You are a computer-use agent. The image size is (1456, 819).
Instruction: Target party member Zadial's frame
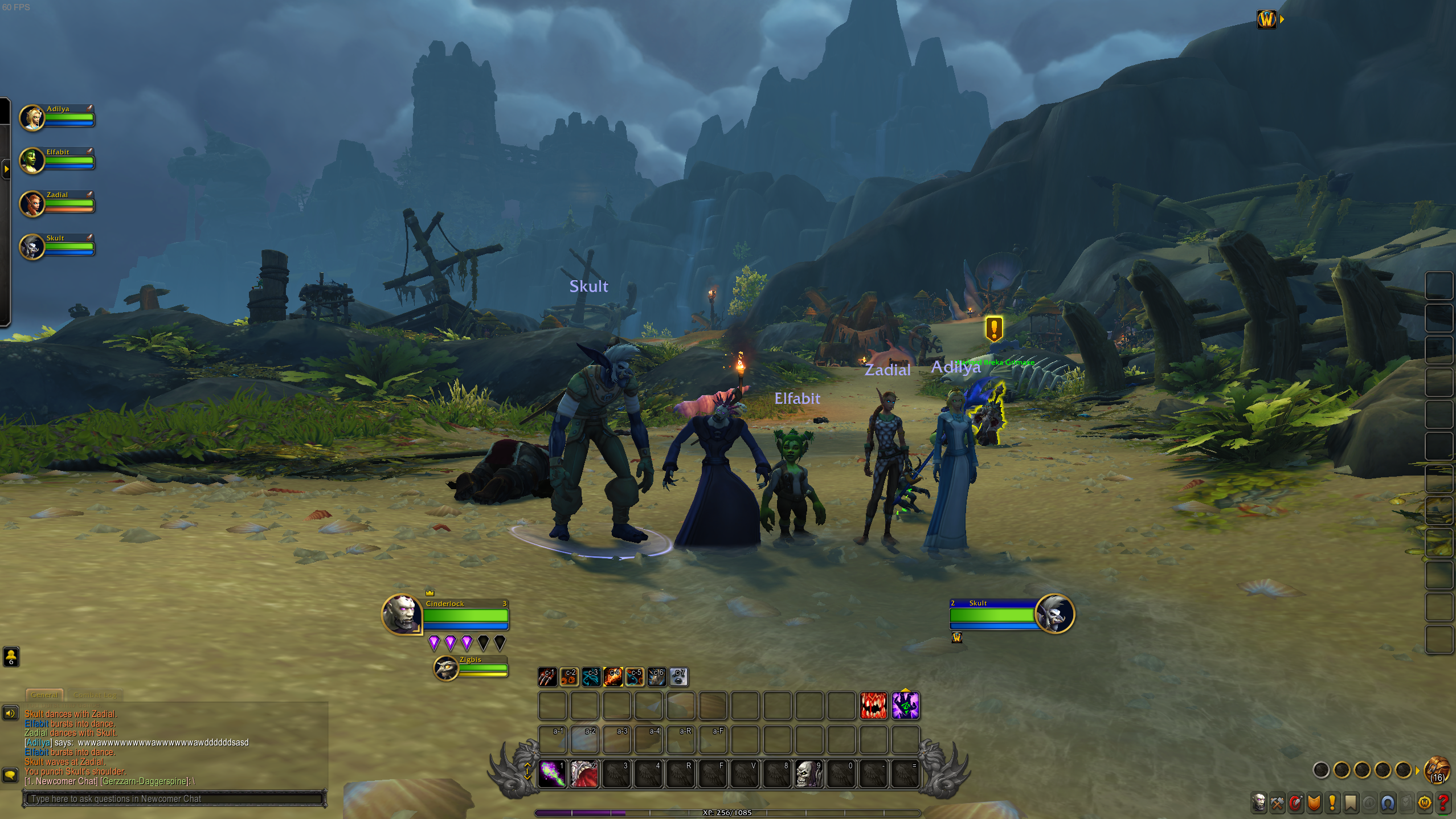click(x=57, y=203)
